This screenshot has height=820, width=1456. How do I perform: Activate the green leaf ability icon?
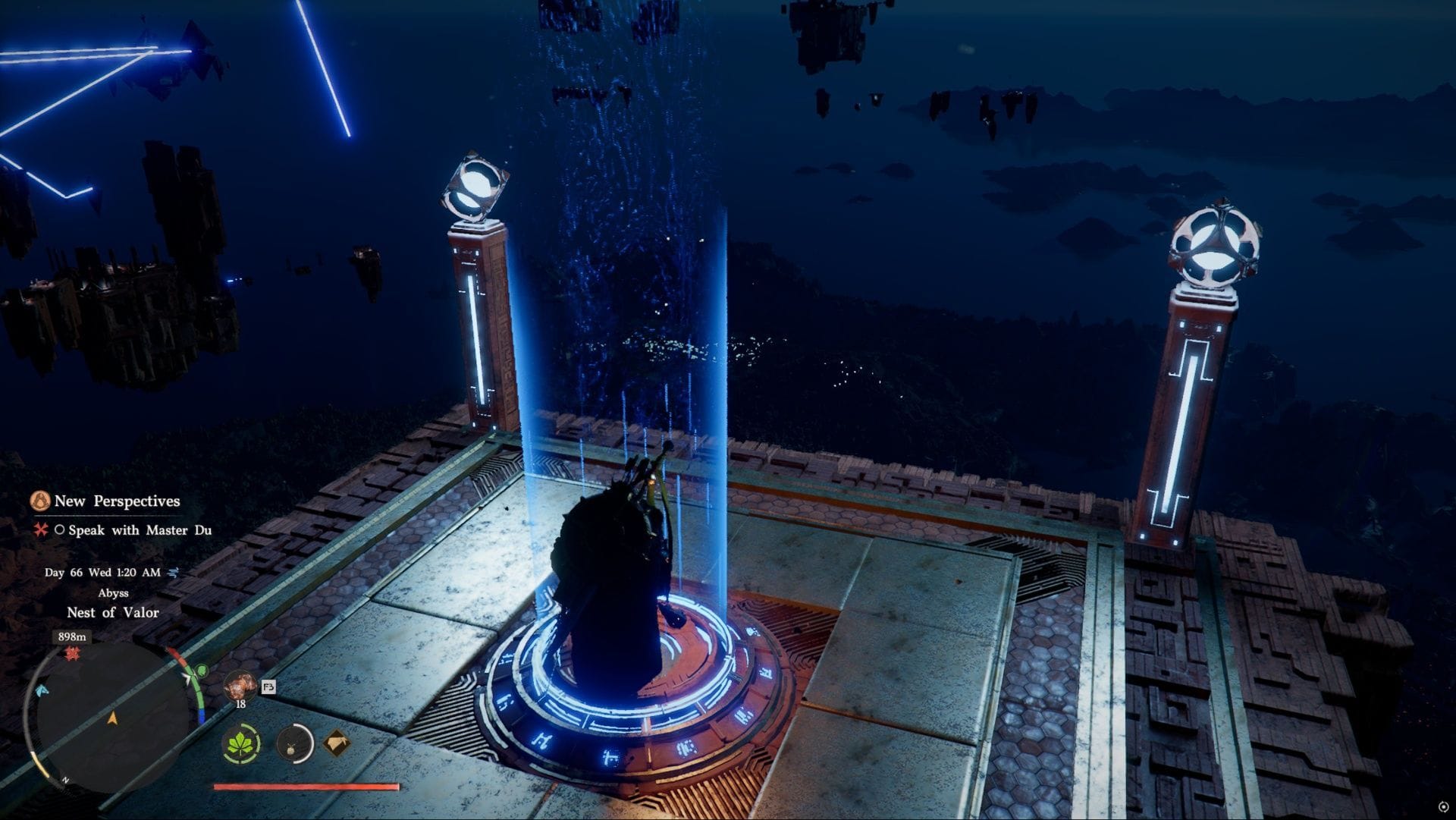(242, 743)
